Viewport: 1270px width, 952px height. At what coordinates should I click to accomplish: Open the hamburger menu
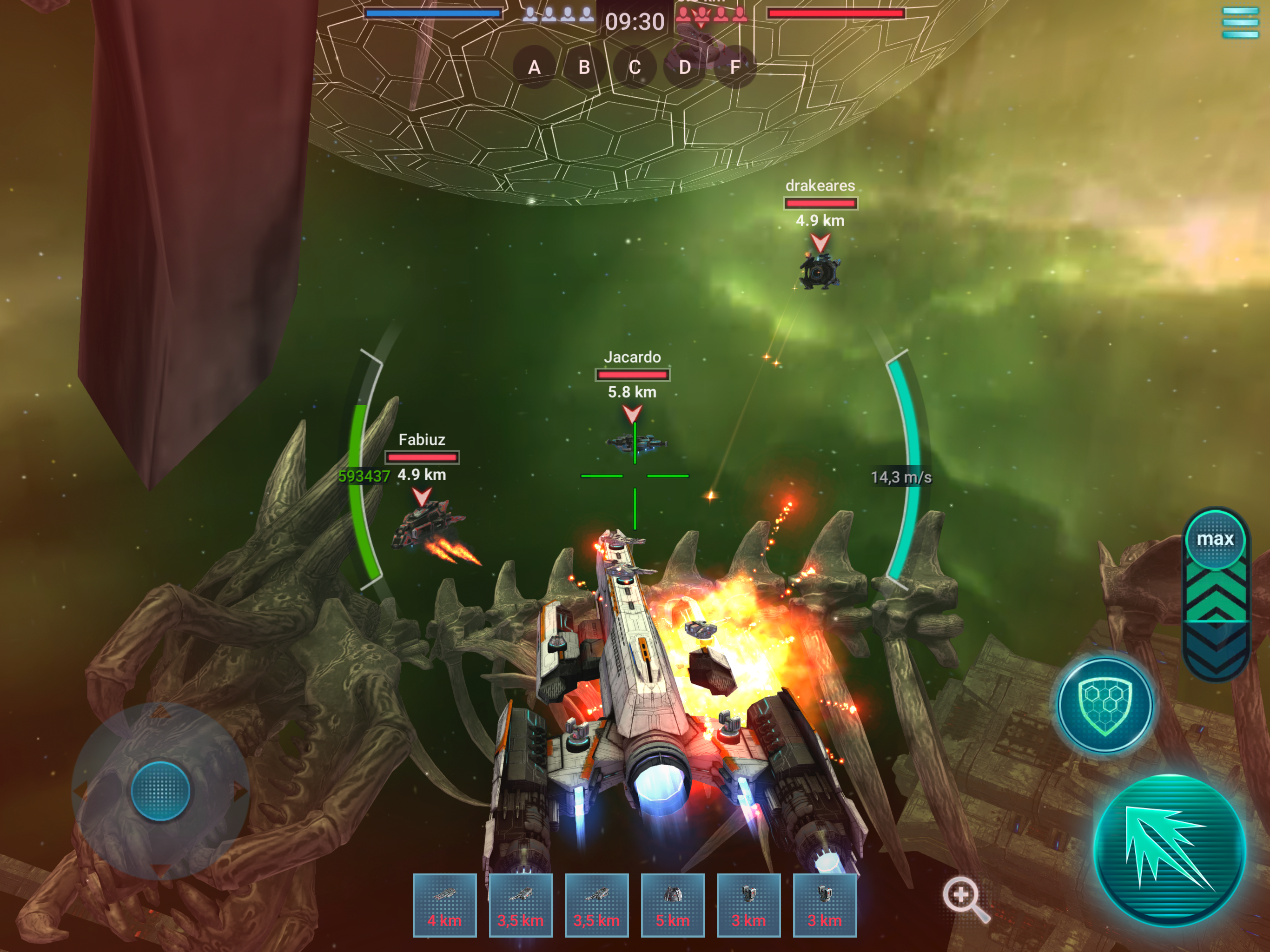click(1240, 23)
